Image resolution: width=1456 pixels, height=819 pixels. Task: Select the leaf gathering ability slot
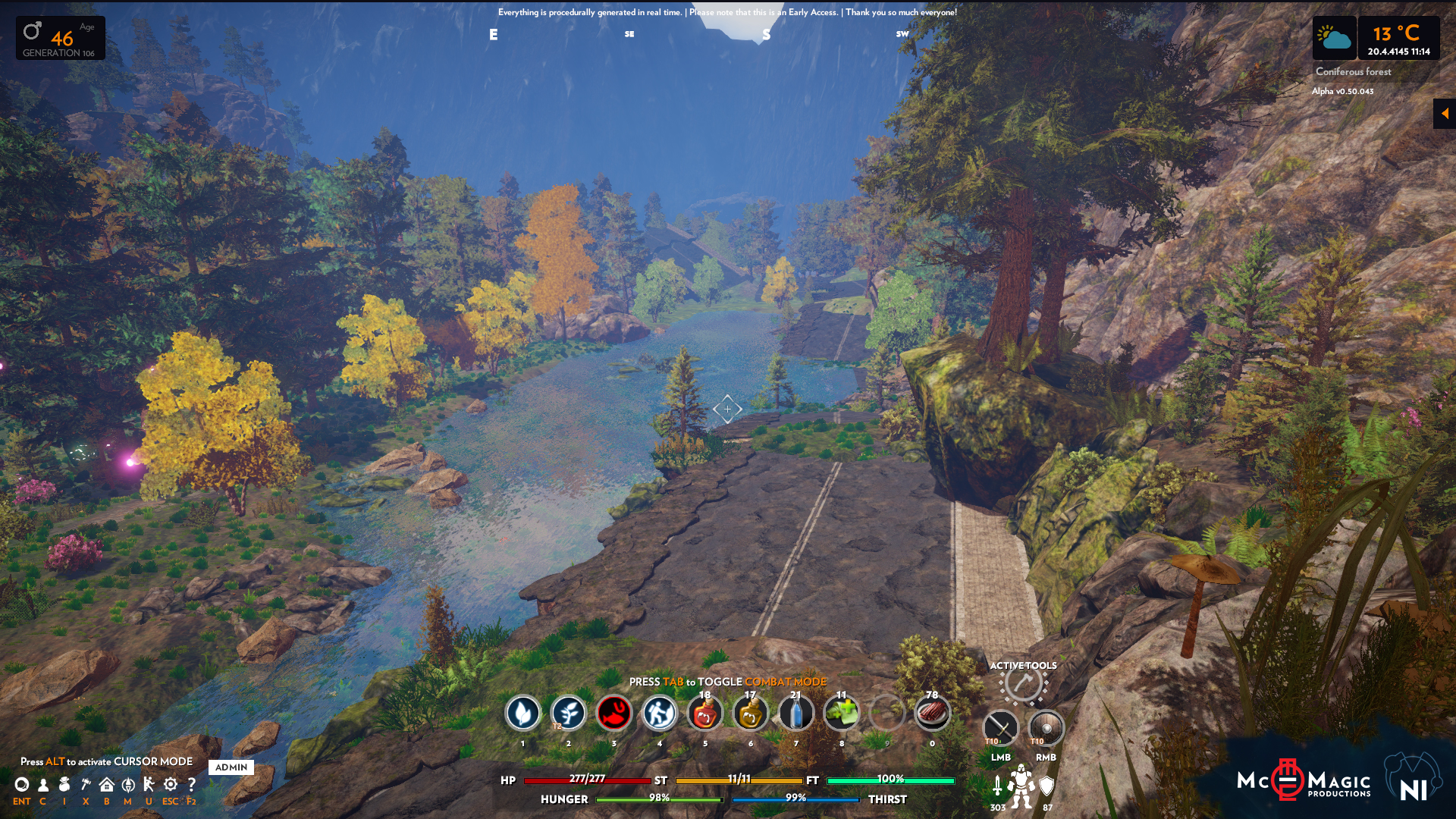522,714
